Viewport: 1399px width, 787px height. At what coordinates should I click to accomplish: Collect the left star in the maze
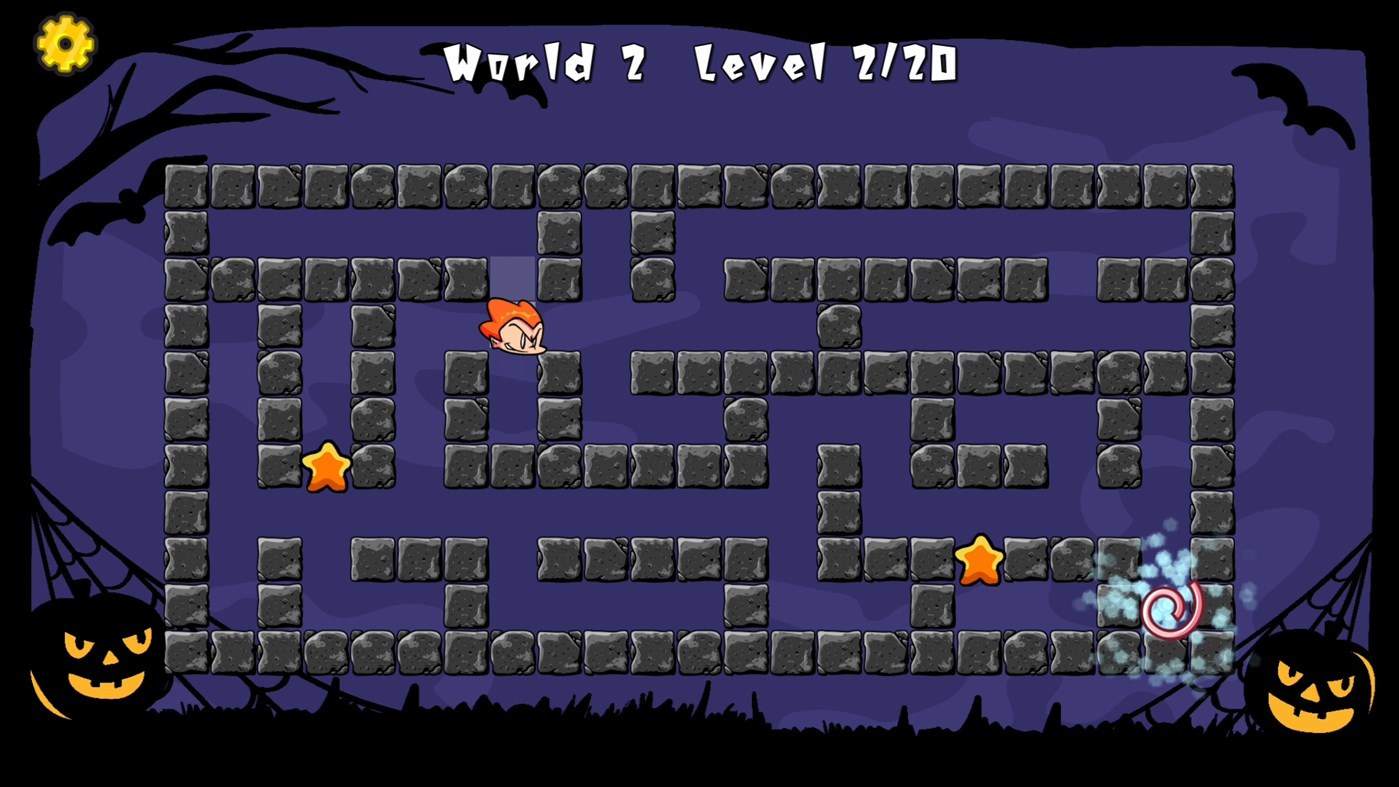click(x=328, y=466)
